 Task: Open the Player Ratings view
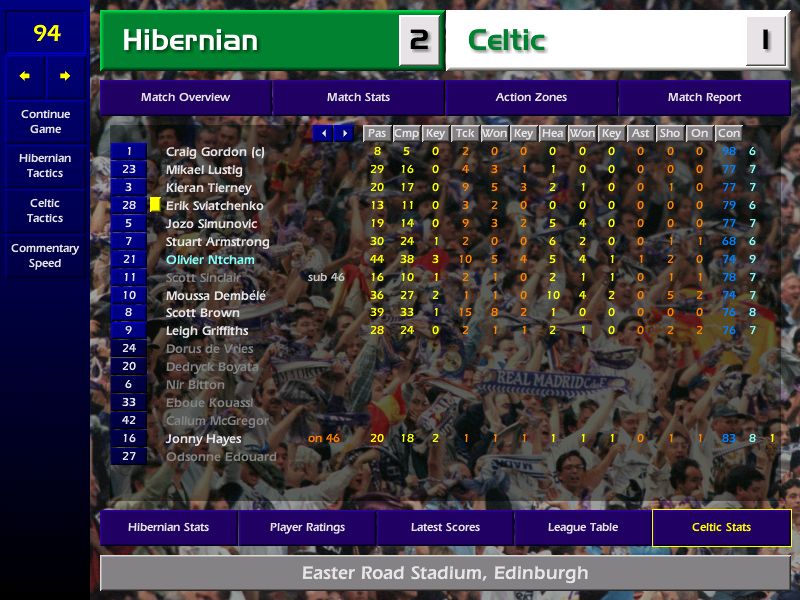click(307, 527)
